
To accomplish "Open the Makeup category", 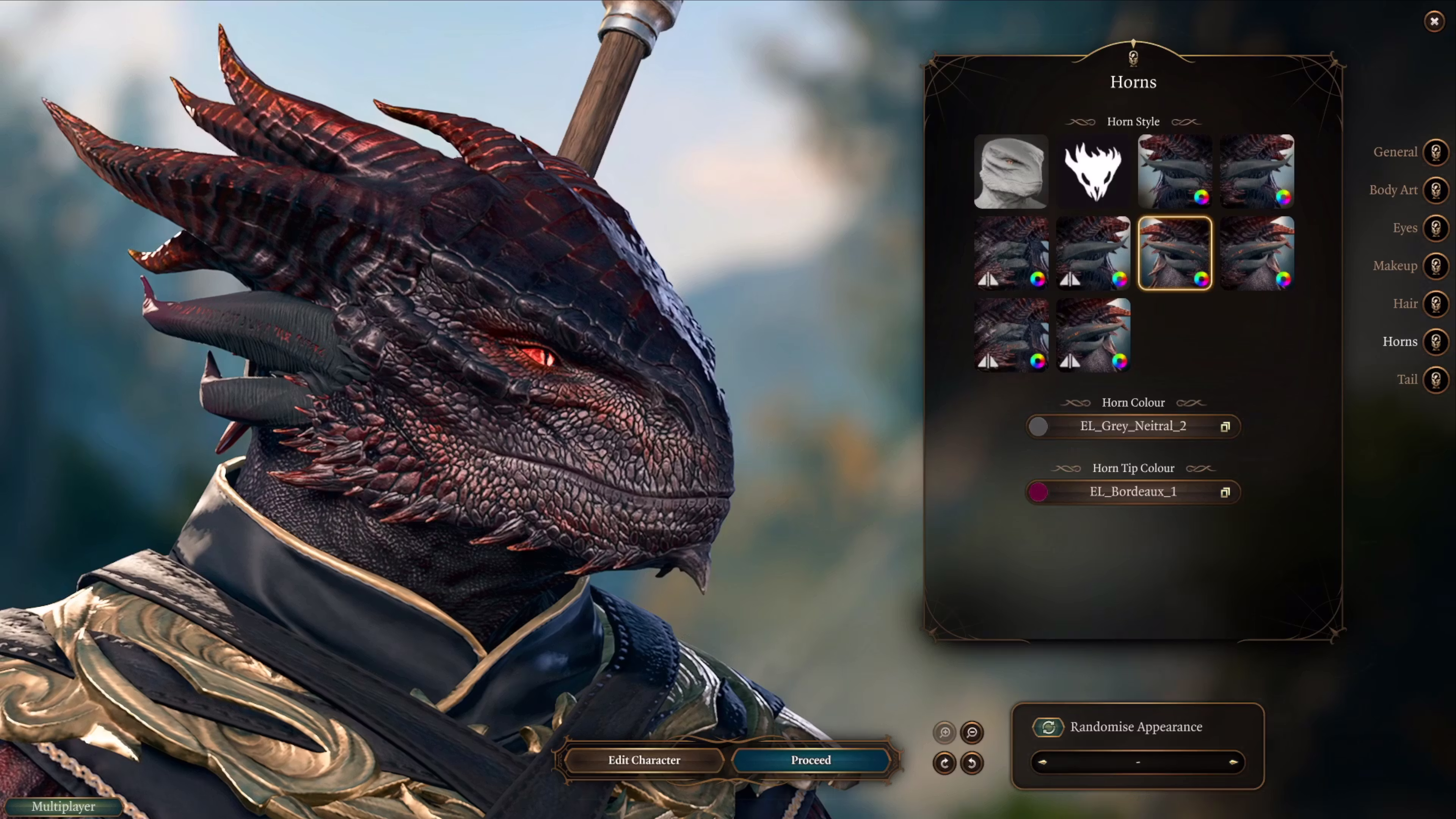I will [x=1436, y=266].
